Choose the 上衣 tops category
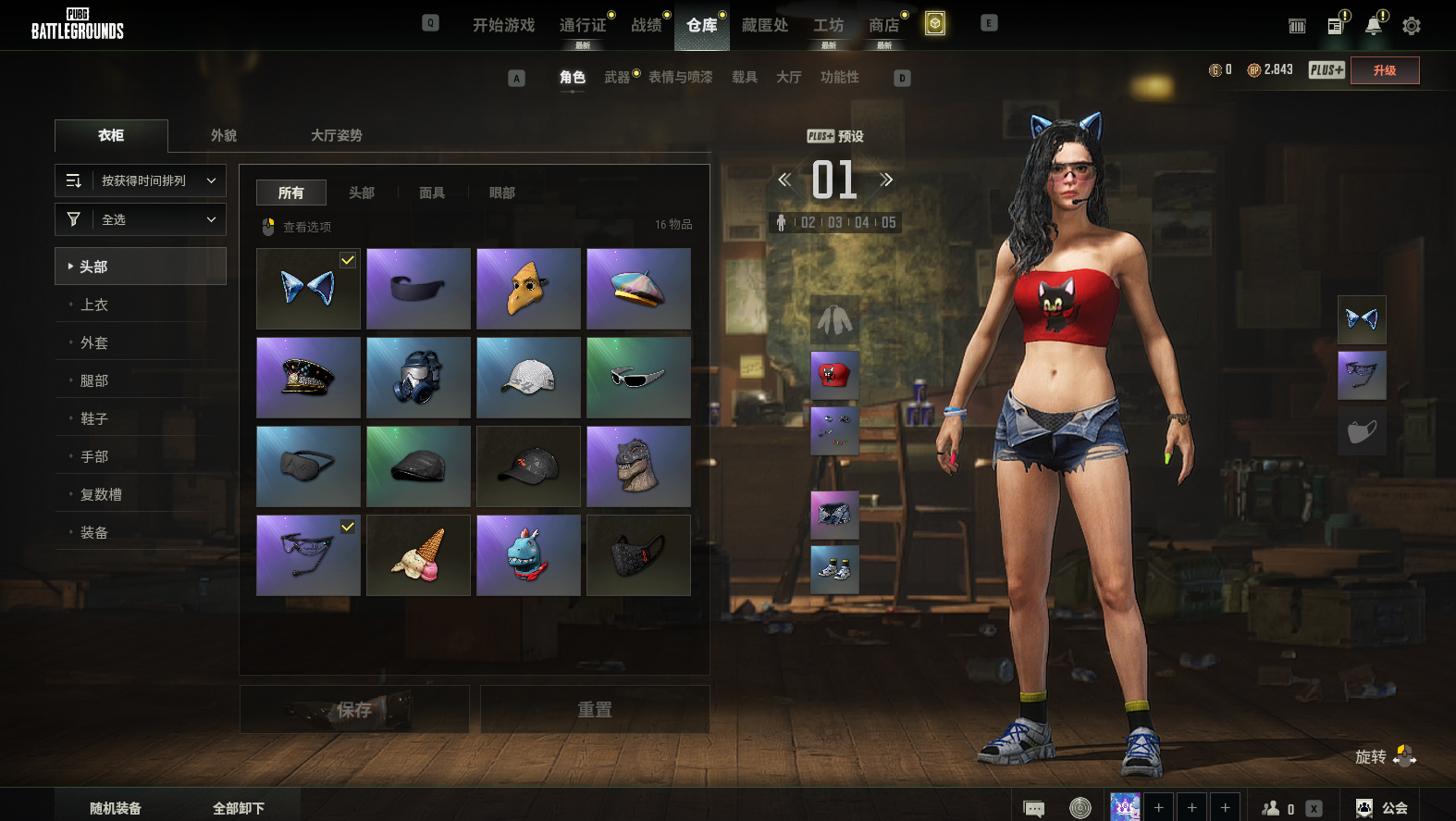The image size is (1456, 821). (94, 305)
